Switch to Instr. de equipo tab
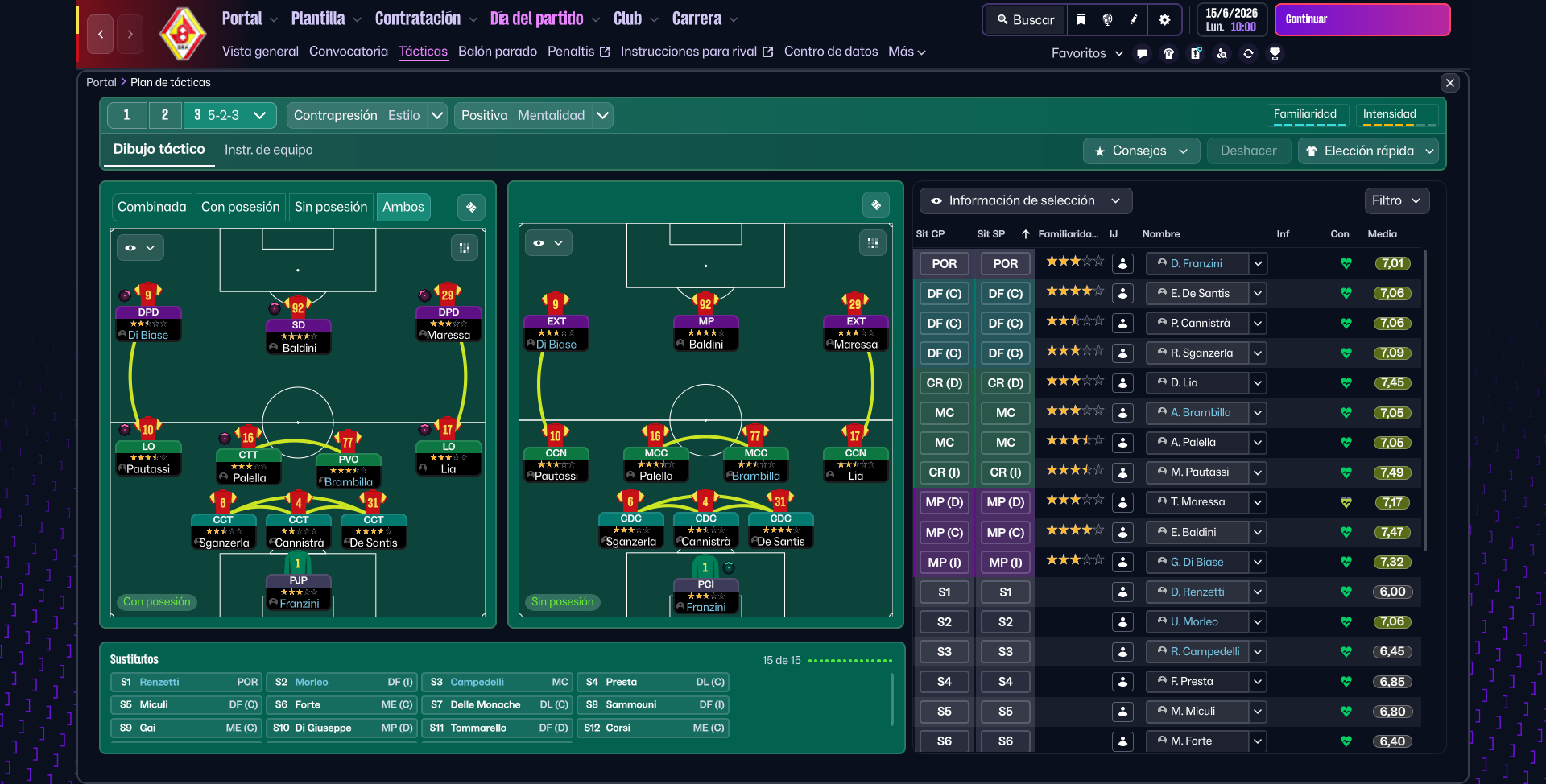Image resolution: width=1546 pixels, height=784 pixels. [x=268, y=150]
